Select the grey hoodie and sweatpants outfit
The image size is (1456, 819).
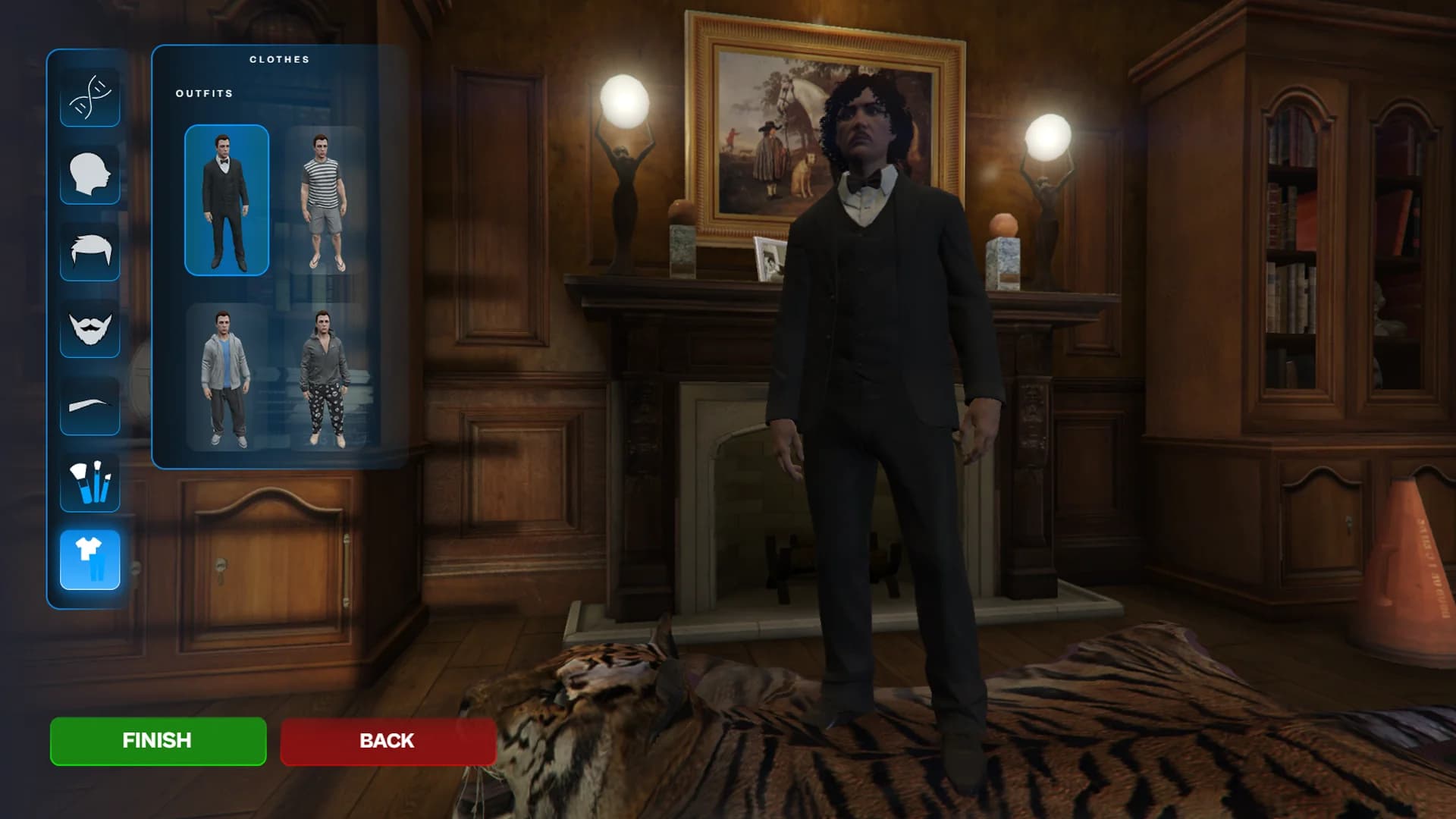227,378
